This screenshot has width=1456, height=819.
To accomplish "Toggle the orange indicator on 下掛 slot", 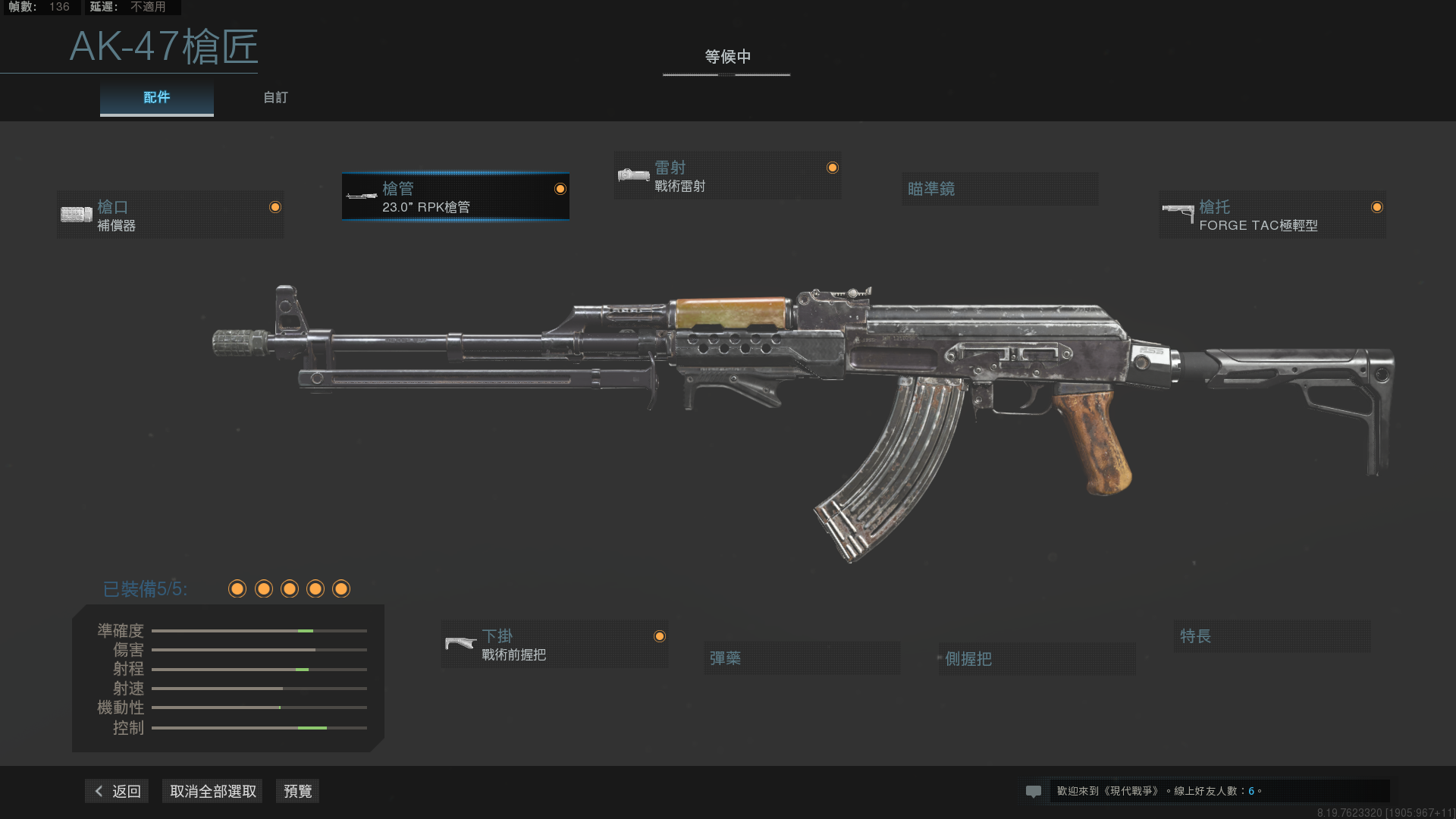I will pos(659,637).
